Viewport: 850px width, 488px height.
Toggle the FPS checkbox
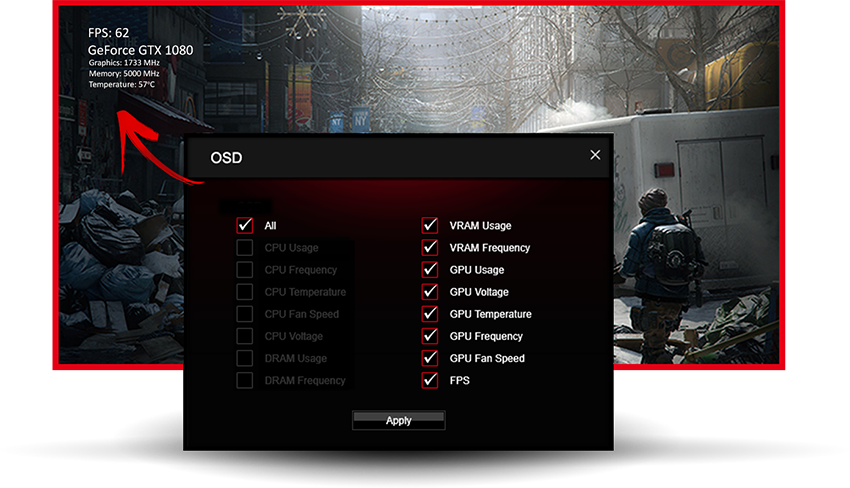point(430,380)
